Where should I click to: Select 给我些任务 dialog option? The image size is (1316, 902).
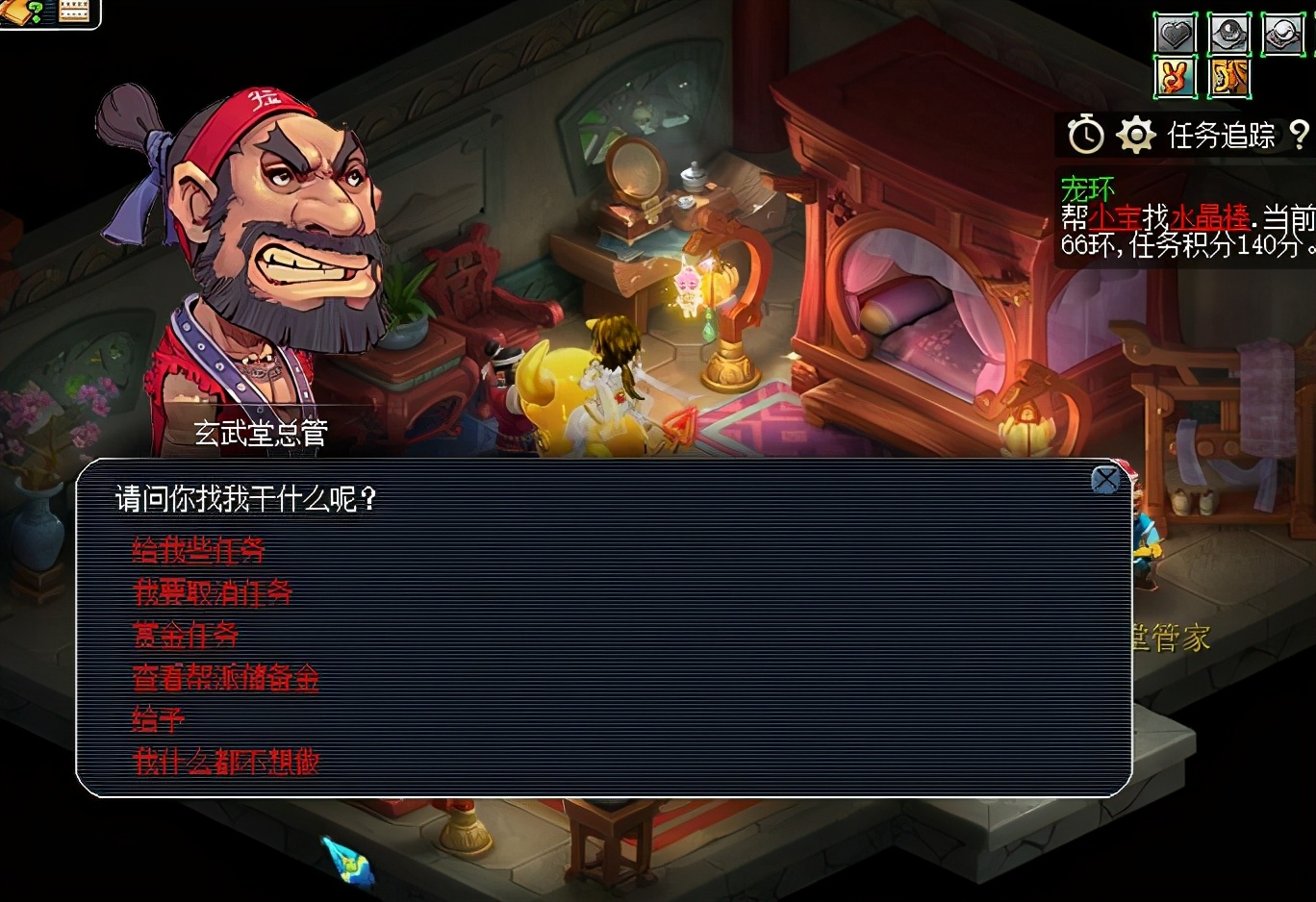click(x=196, y=551)
